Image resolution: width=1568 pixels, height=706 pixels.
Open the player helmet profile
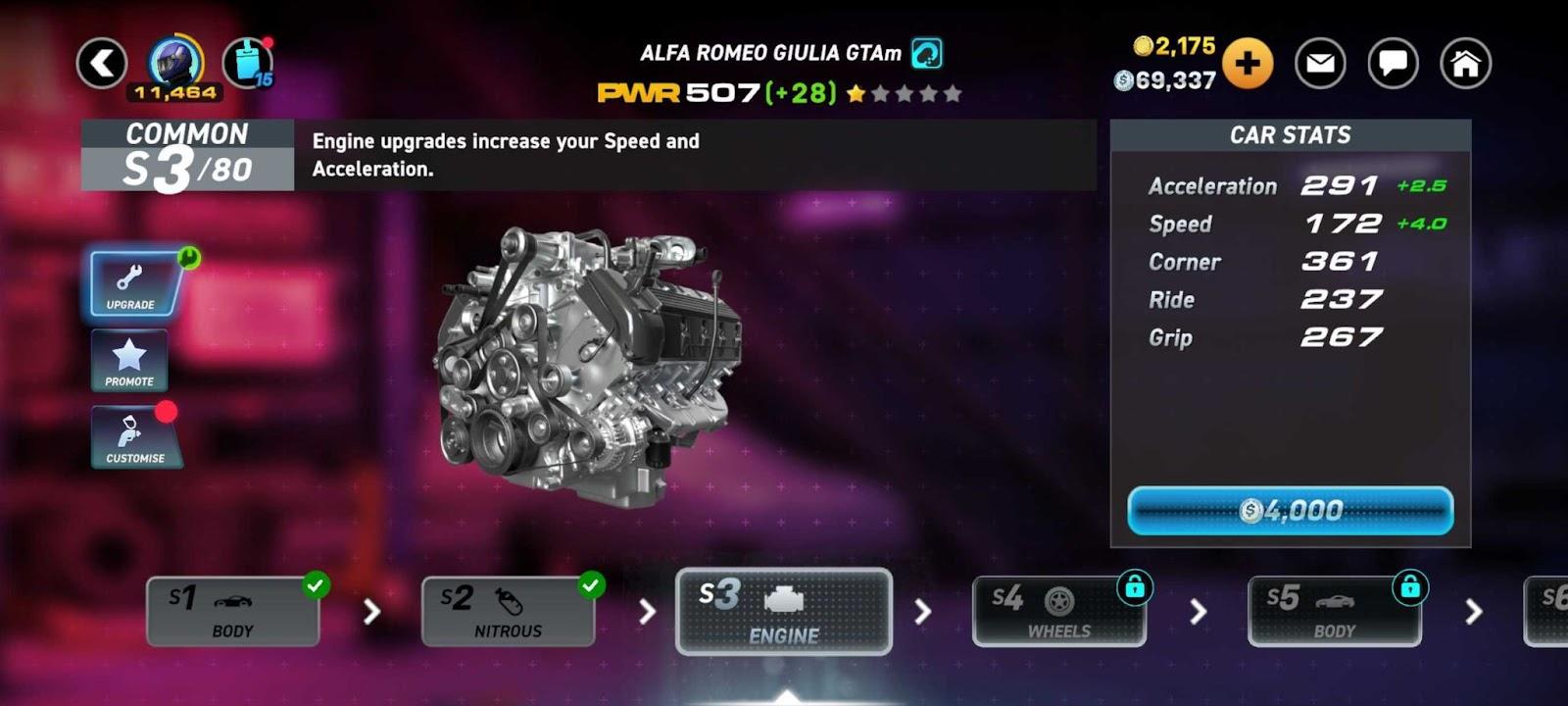[176, 62]
